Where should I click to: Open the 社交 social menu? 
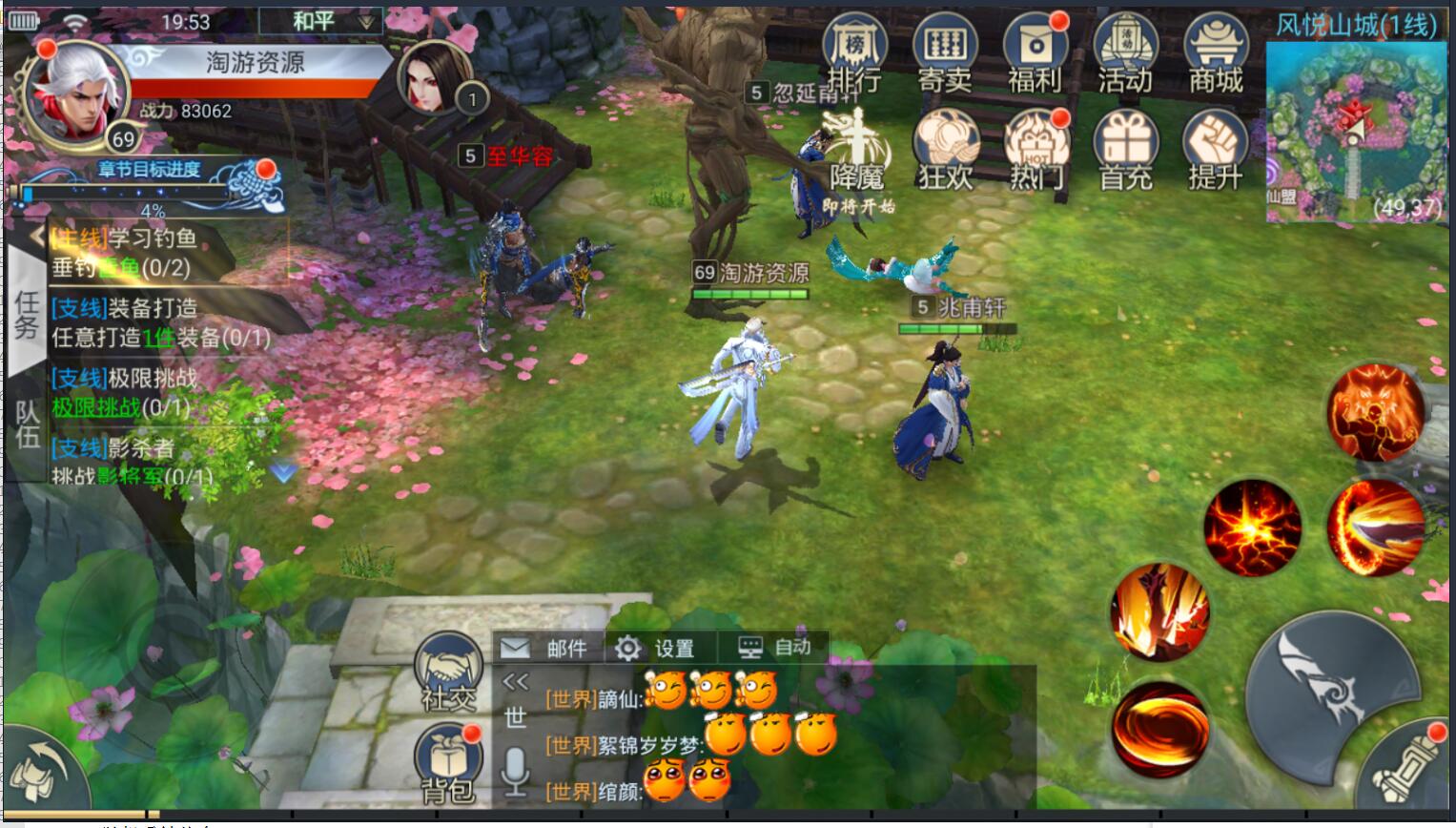pos(448,673)
